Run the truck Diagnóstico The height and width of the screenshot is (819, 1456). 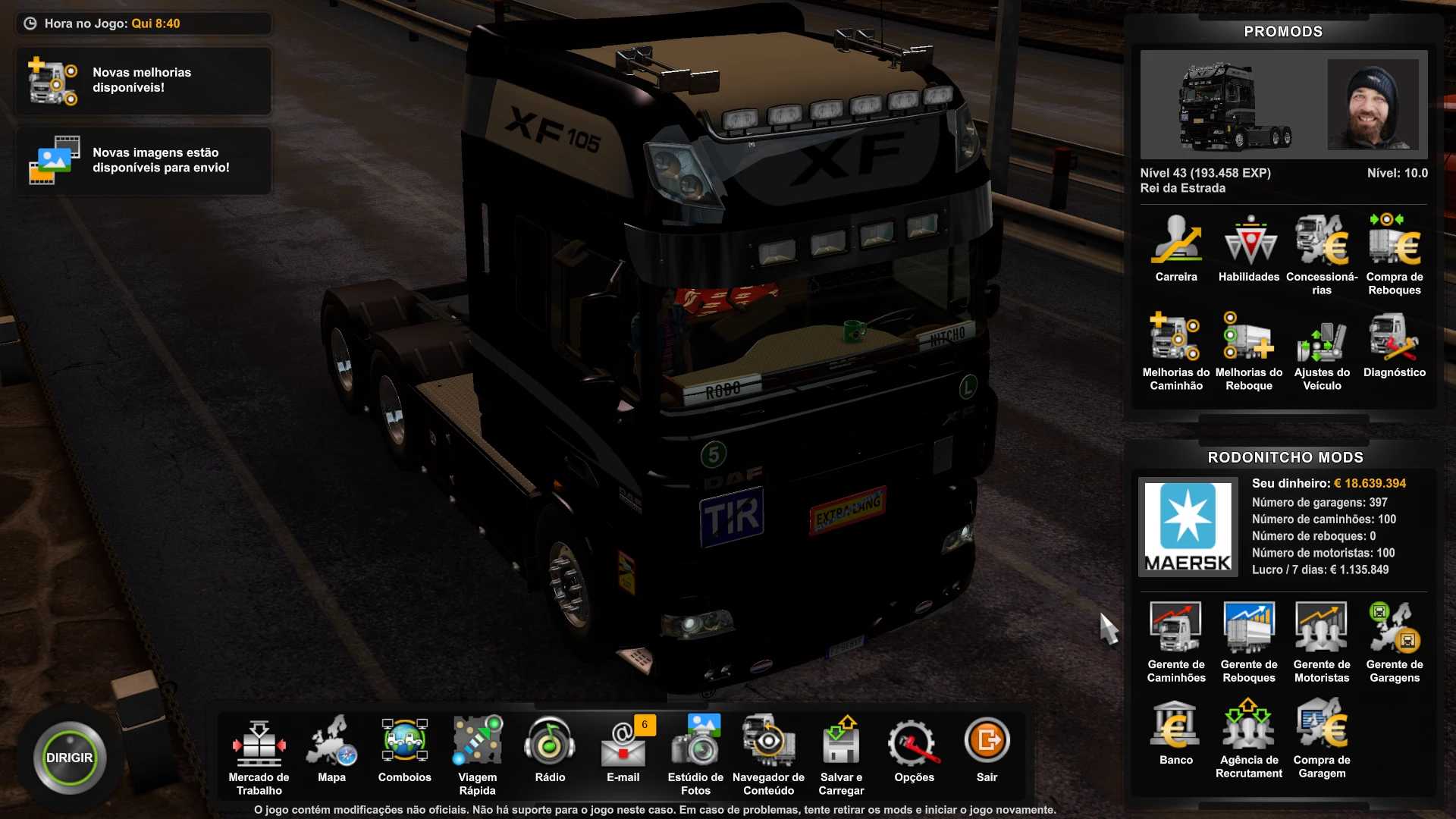(x=1395, y=344)
